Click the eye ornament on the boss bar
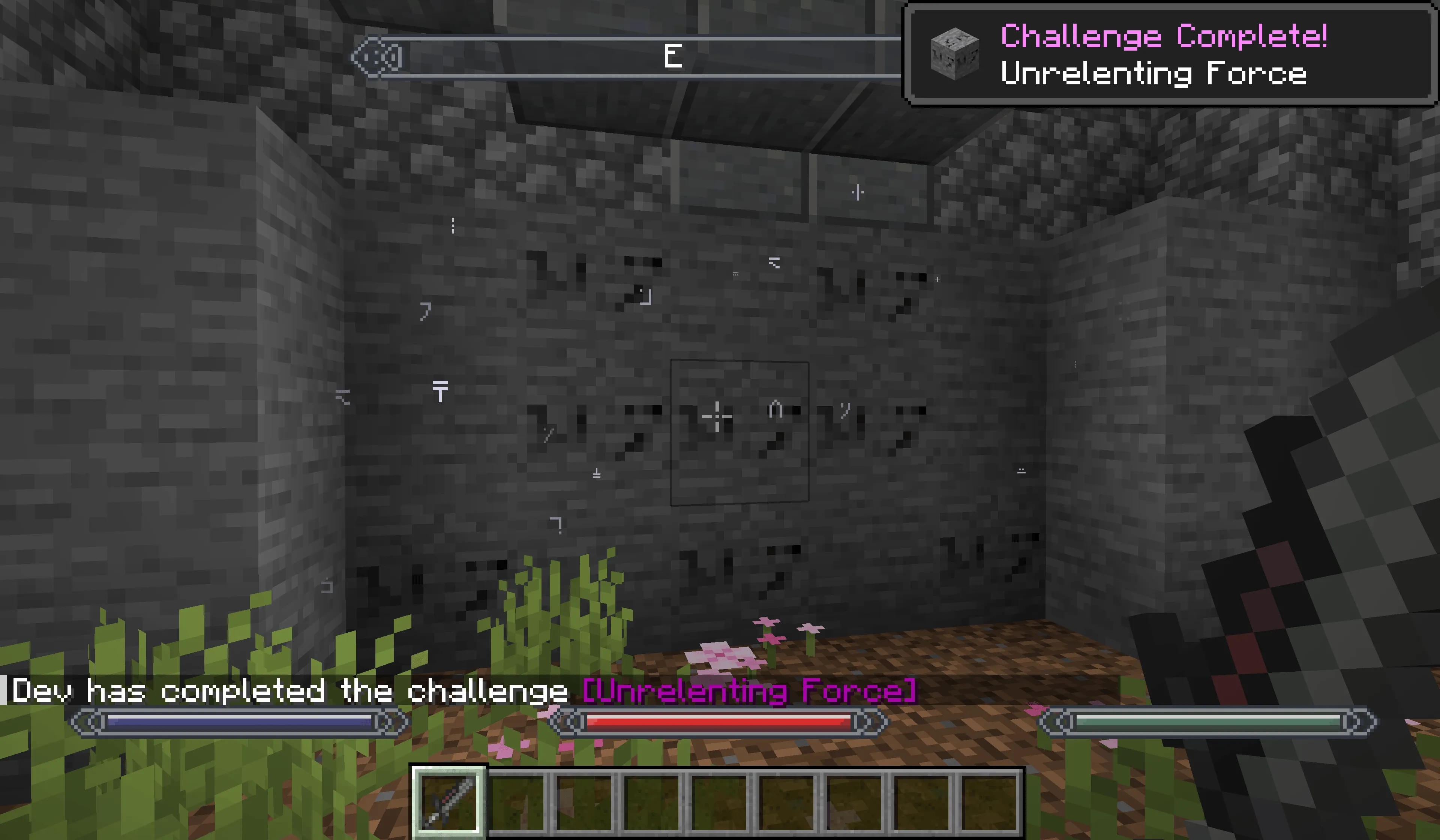The height and width of the screenshot is (840, 1440). point(377,57)
